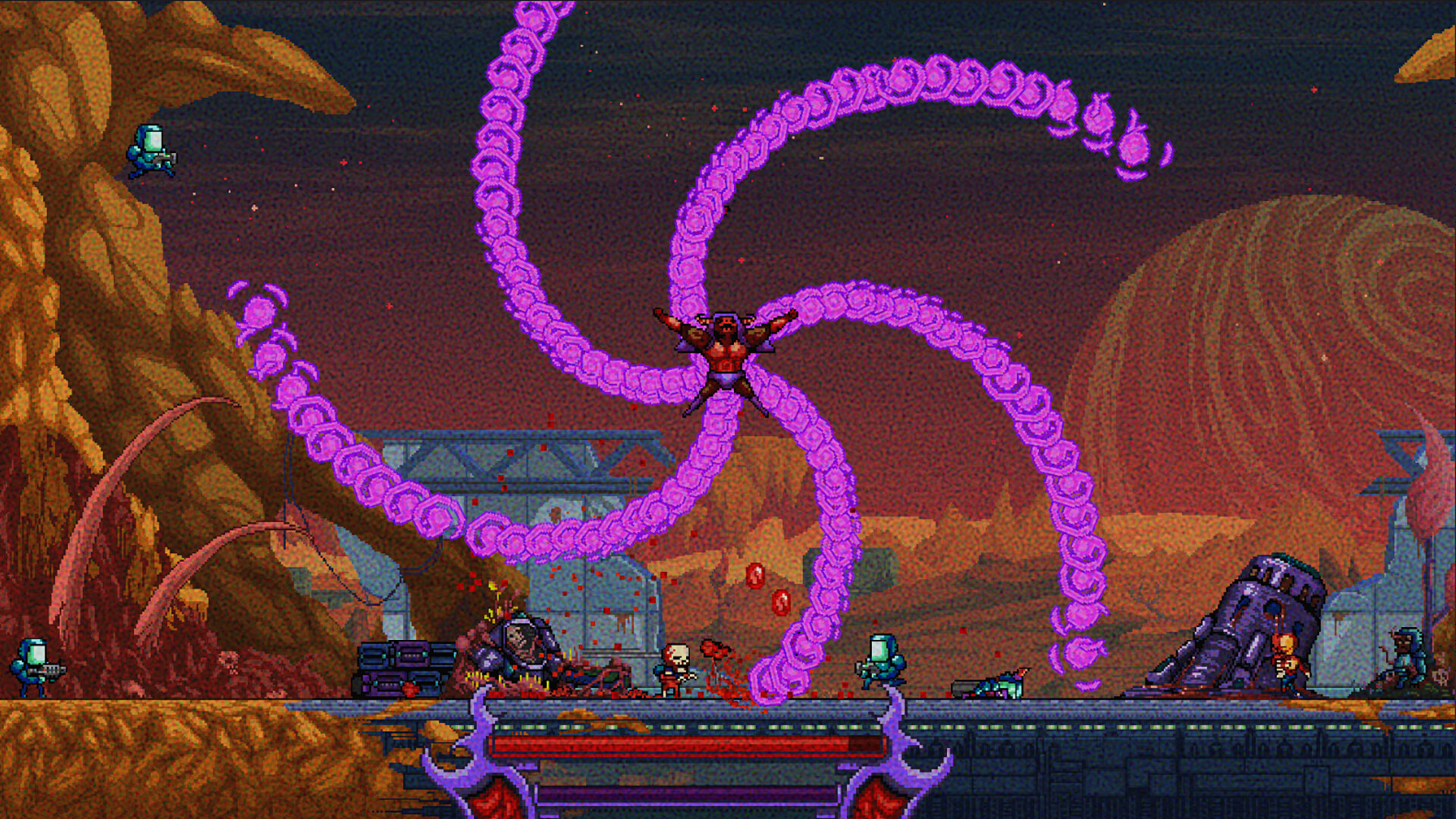Click the purple ornate frame corner at bottom left
Viewport: 1456px width, 819px height.
coord(474,766)
